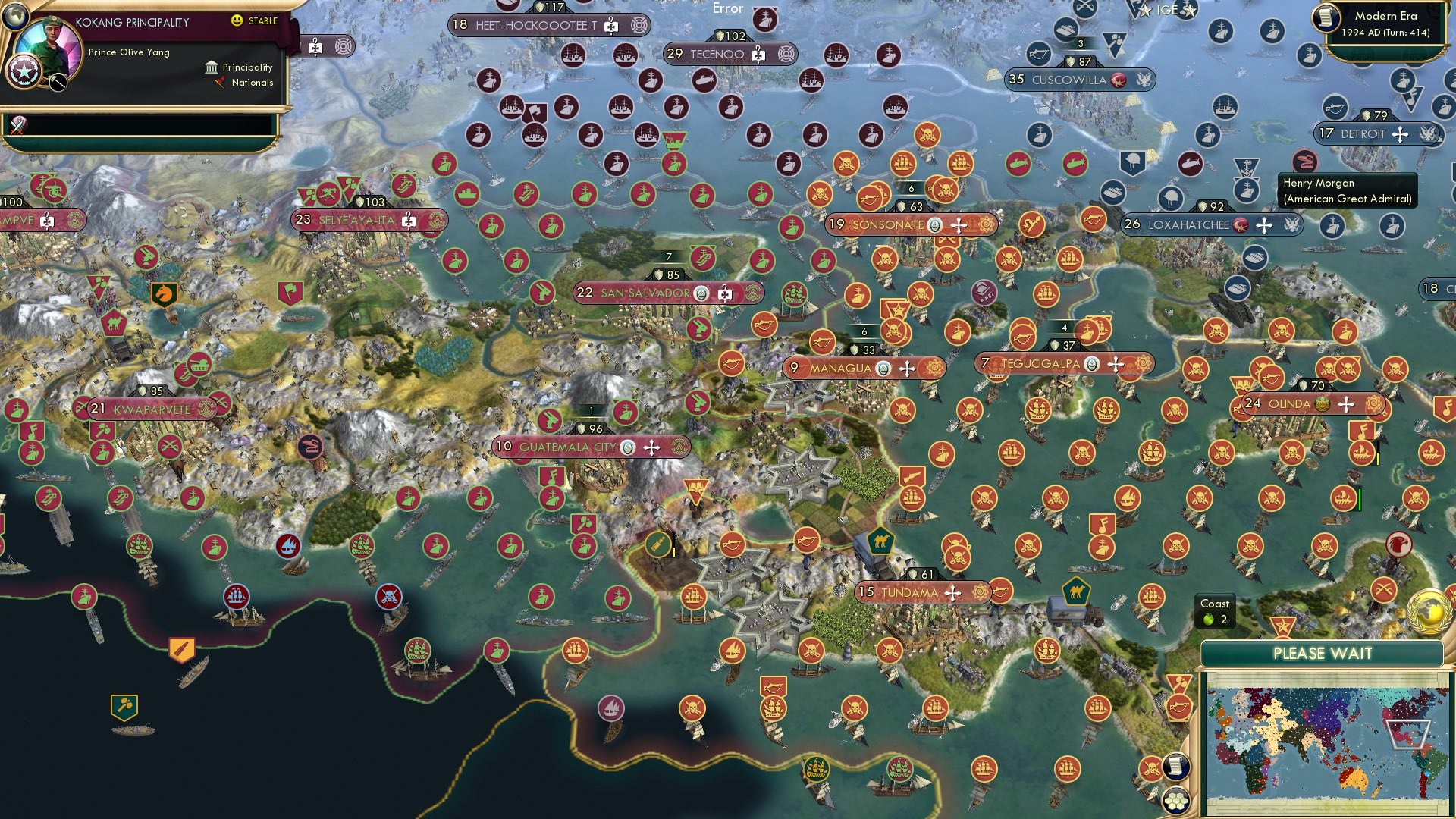Click the cross religion icon on Tegucigalpa's banner
Image resolution: width=1456 pixels, height=819 pixels.
(x=1114, y=363)
